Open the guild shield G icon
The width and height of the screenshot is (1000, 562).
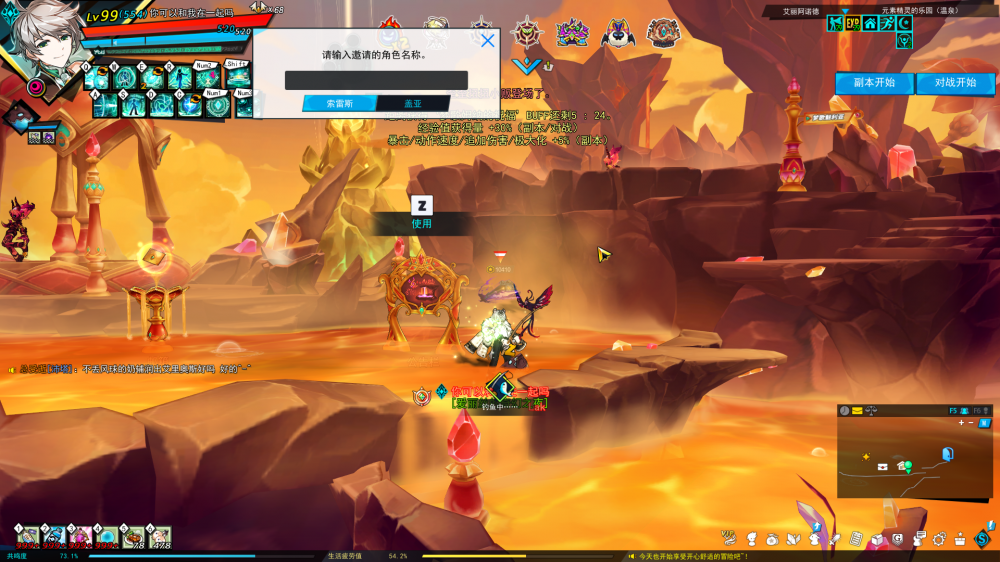click(x=898, y=539)
